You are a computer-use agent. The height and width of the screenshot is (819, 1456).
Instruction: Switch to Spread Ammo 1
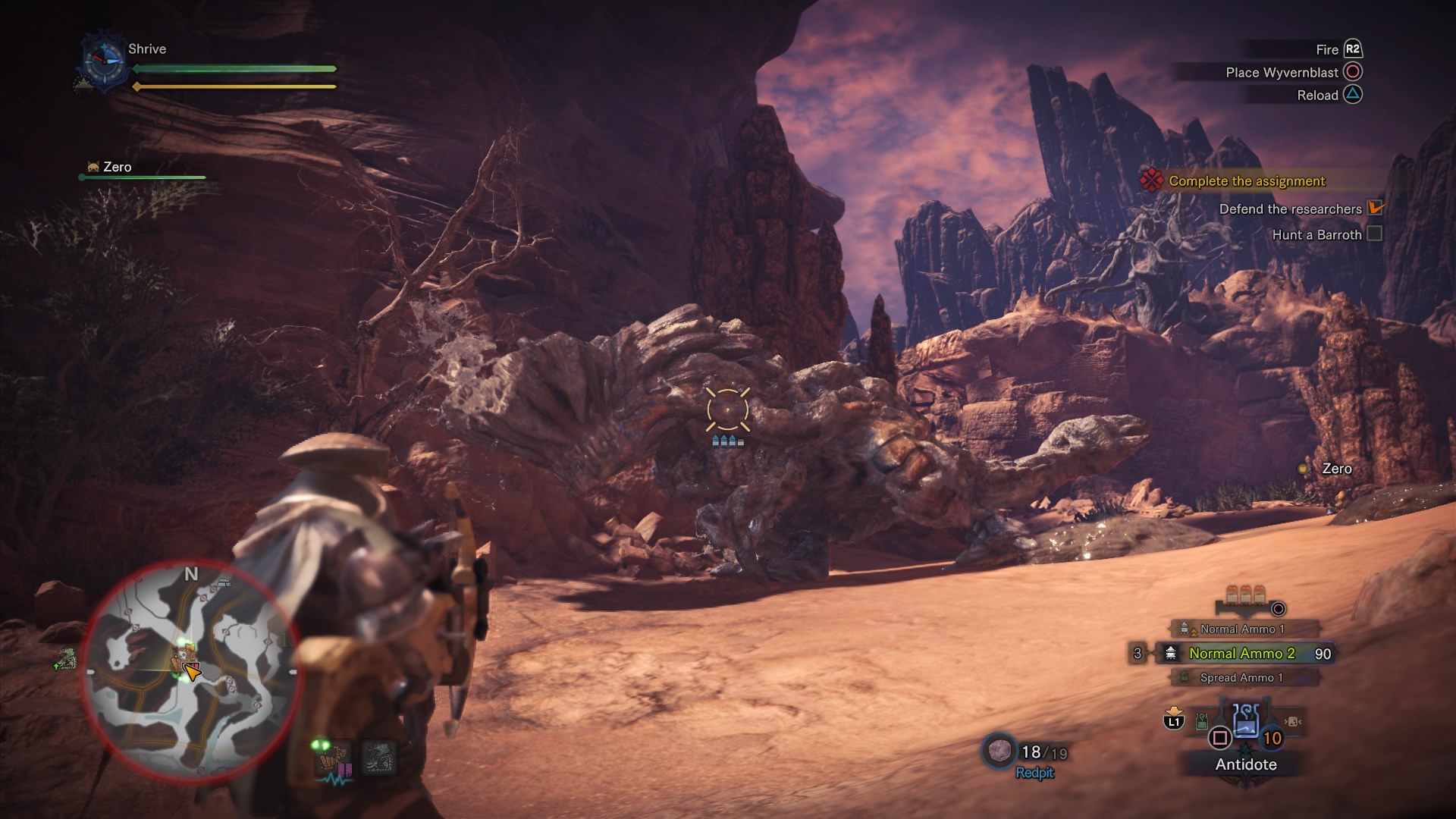click(x=1241, y=678)
